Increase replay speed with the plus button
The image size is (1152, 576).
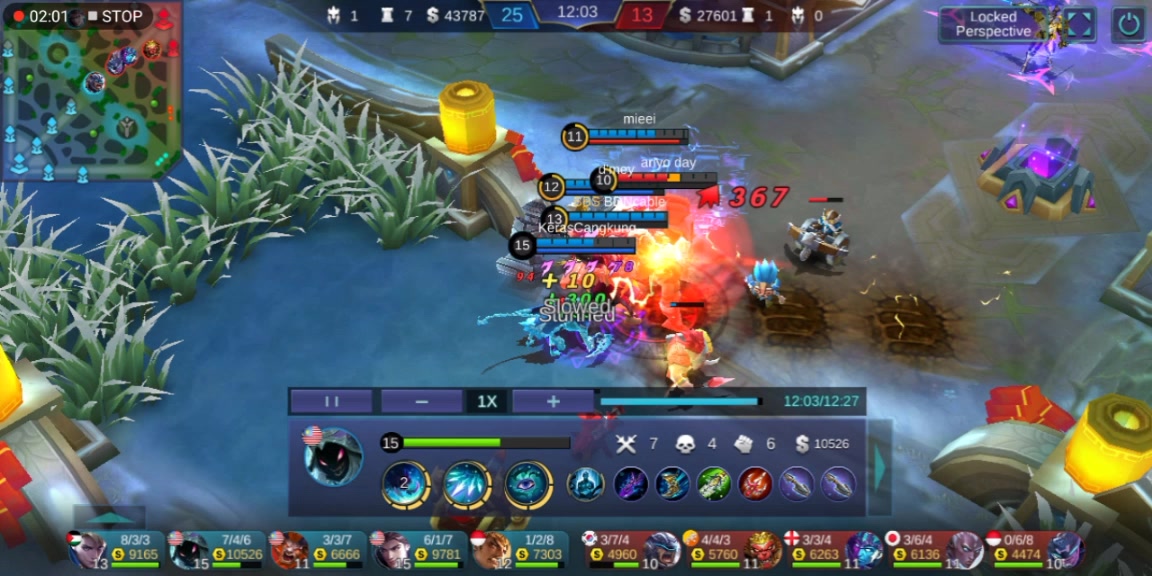(x=553, y=401)
